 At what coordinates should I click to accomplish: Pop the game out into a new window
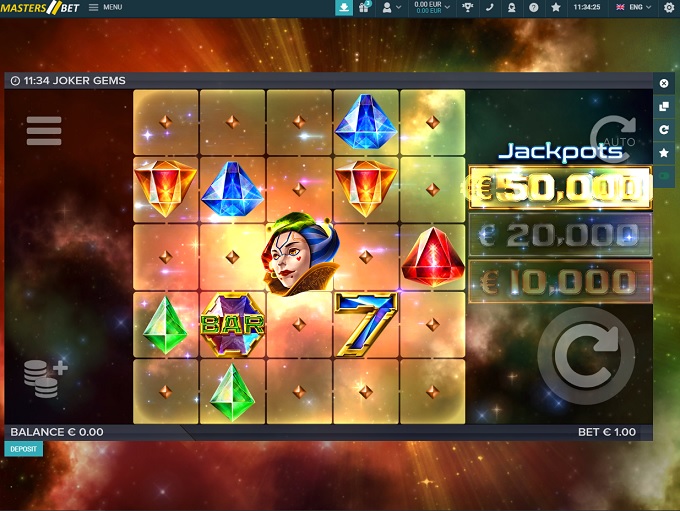pos(664,106)
